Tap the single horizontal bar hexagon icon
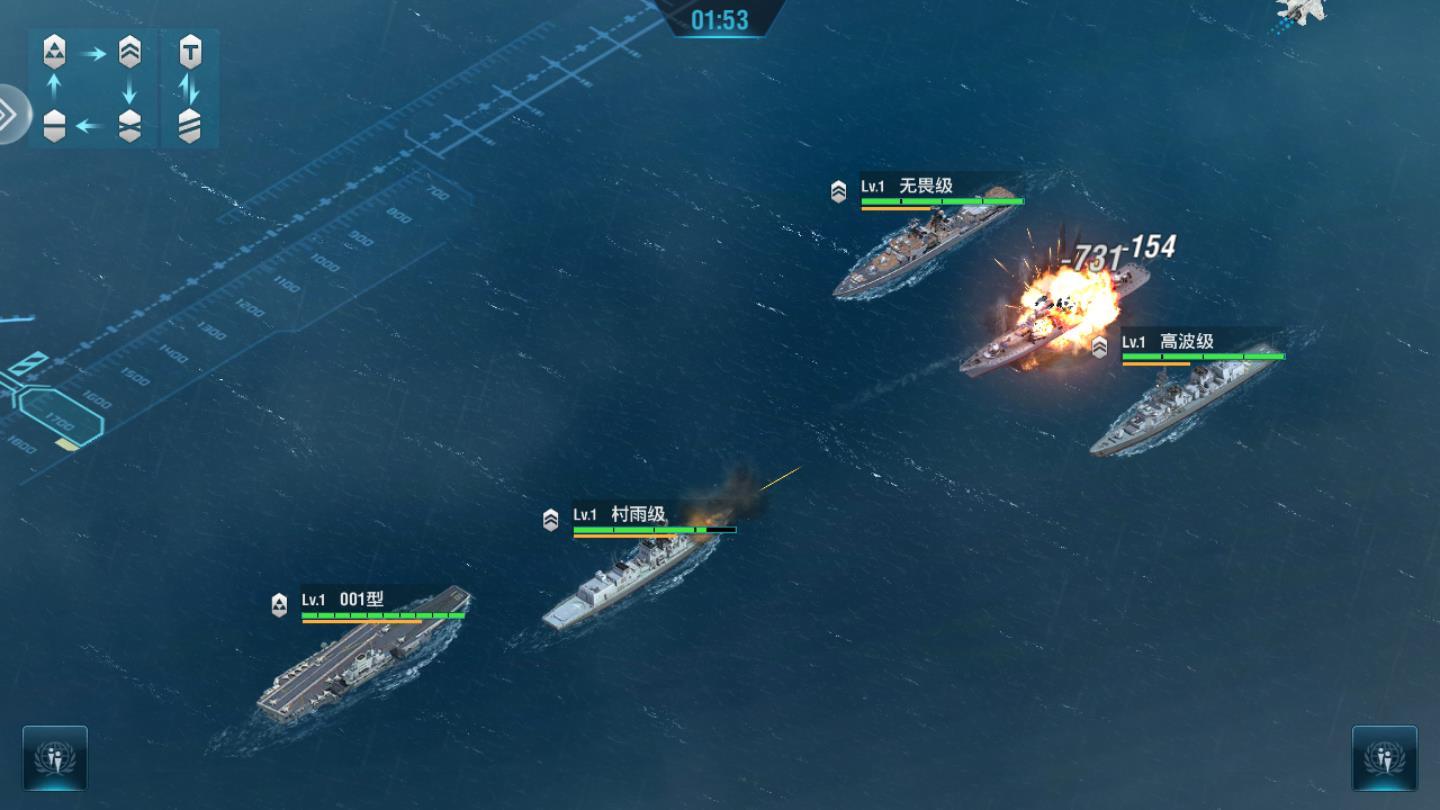 click(x=54, y=126)
